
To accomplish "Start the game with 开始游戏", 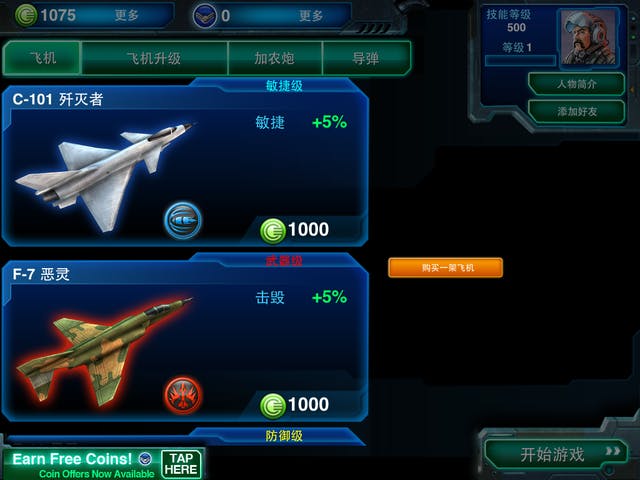I will [x=556, y=453].
